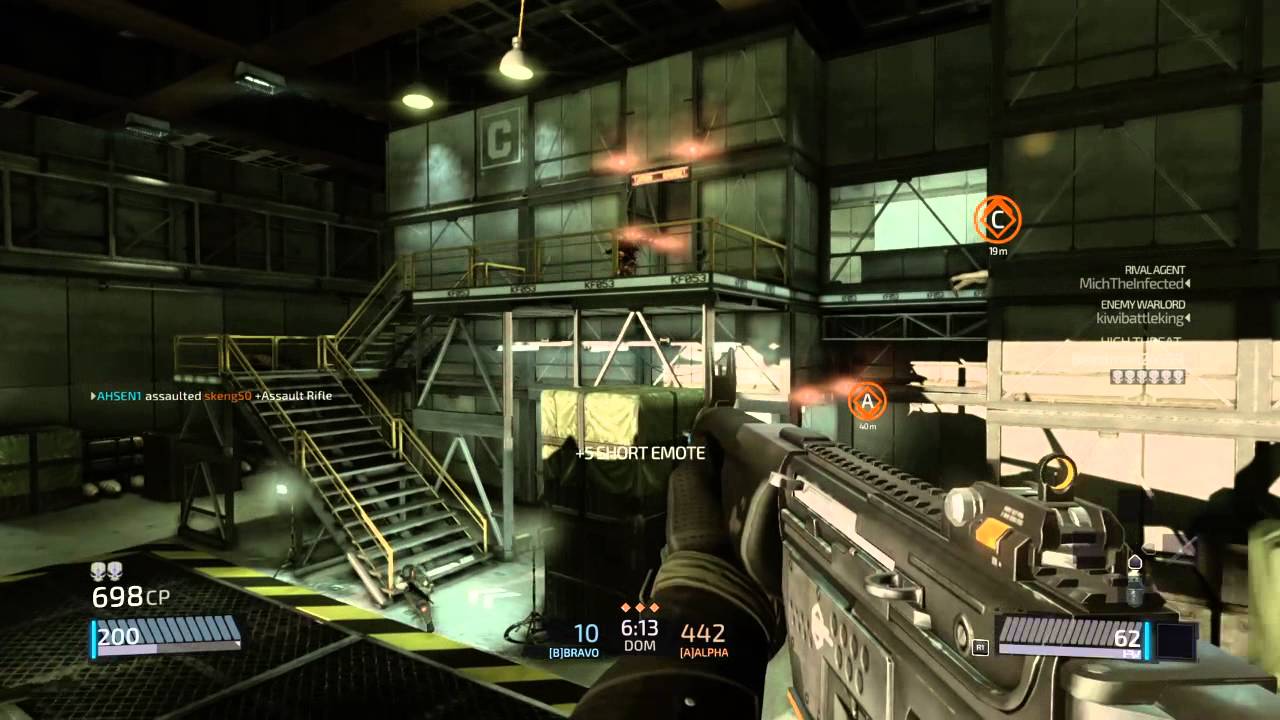The height and width of the screenshot is (720, 1280).
Task: Choose enemy warlord kiwibattleking entry
Action: click(x=1138, y=319)
